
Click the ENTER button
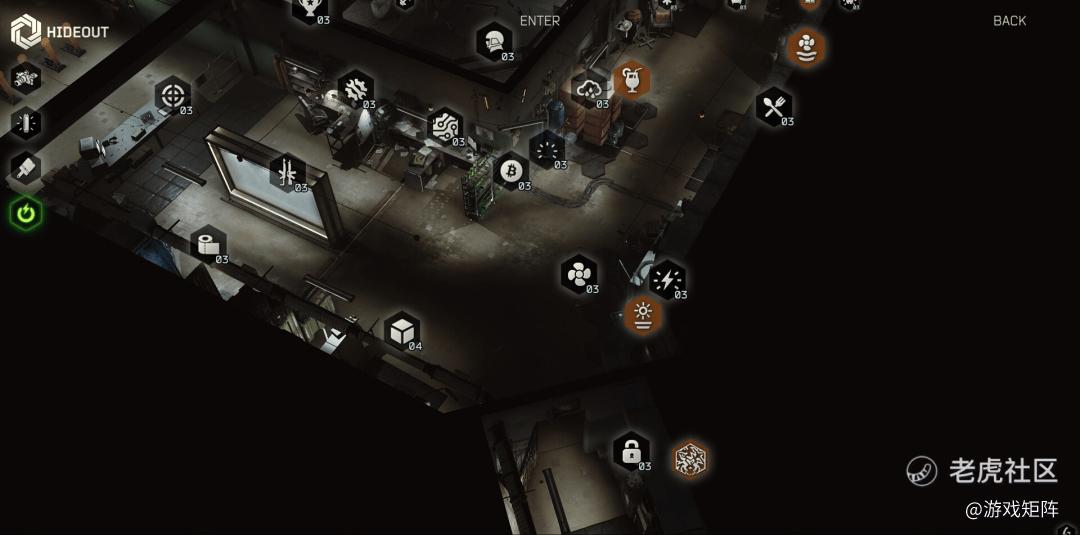pos(540,21)
